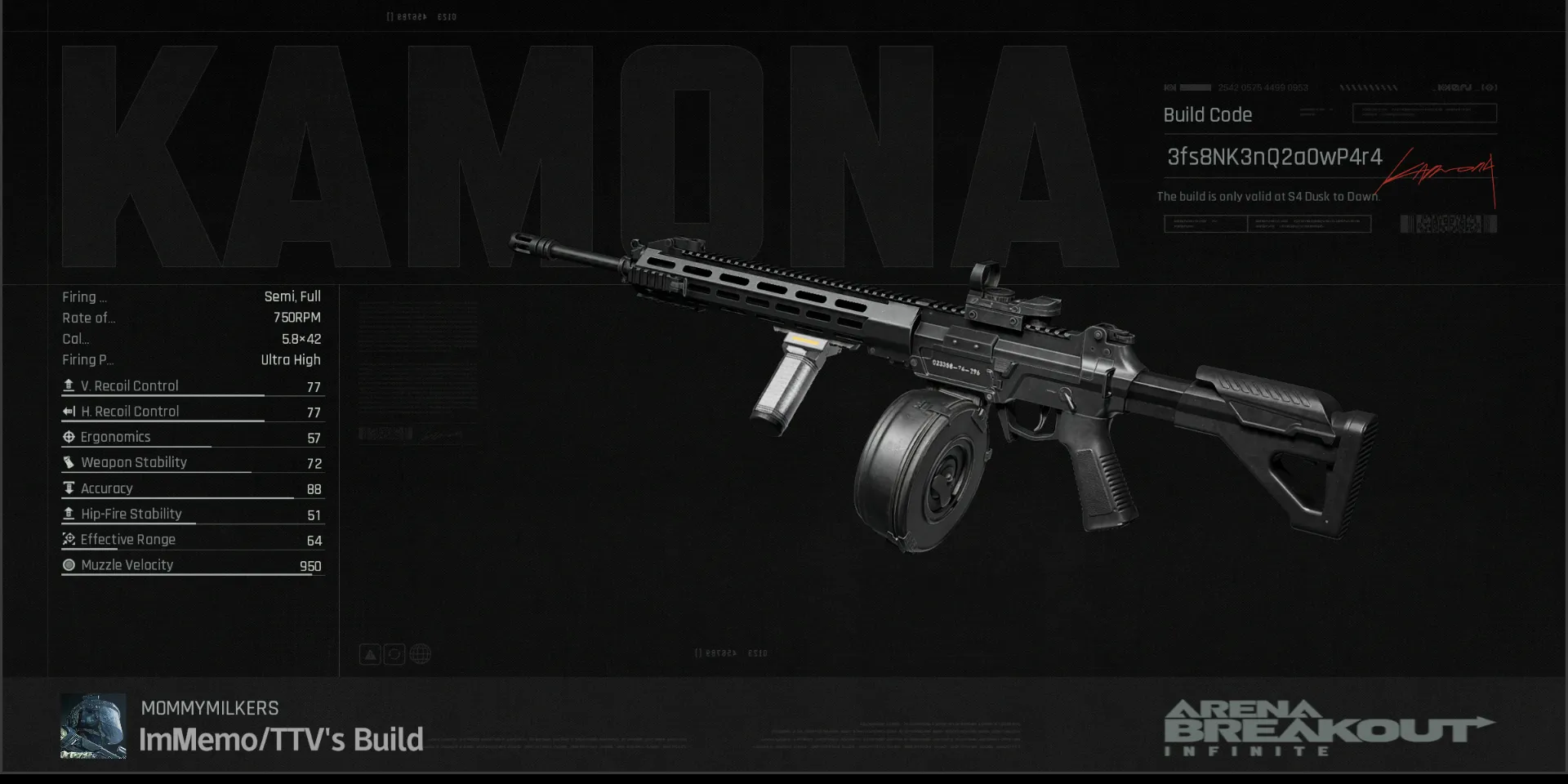Select the V. Recoil Control stat row
The image size is (1568, 784).
click(x=193, y=386)
